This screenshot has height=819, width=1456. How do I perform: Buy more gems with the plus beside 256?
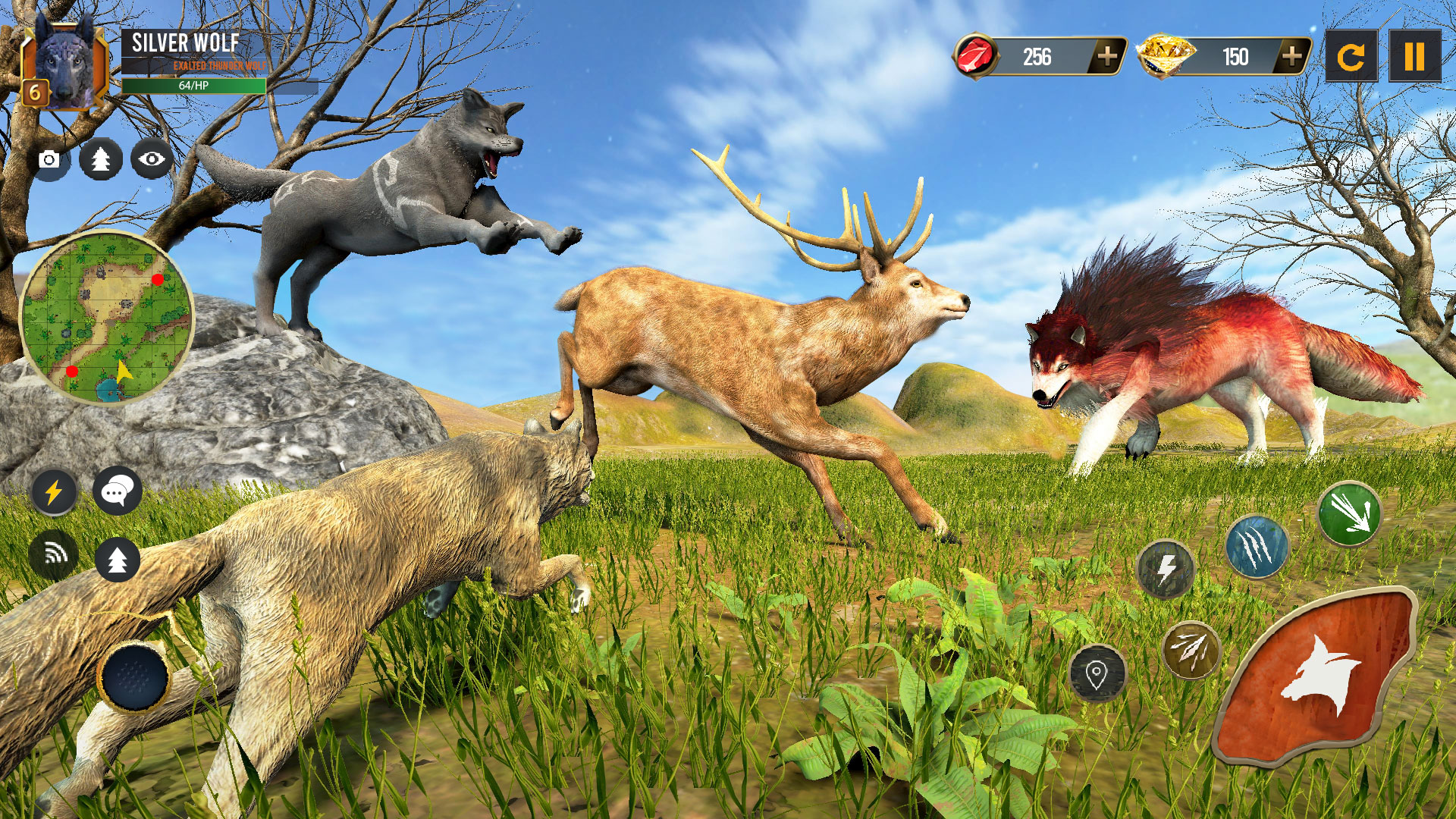click(1108, 54)
